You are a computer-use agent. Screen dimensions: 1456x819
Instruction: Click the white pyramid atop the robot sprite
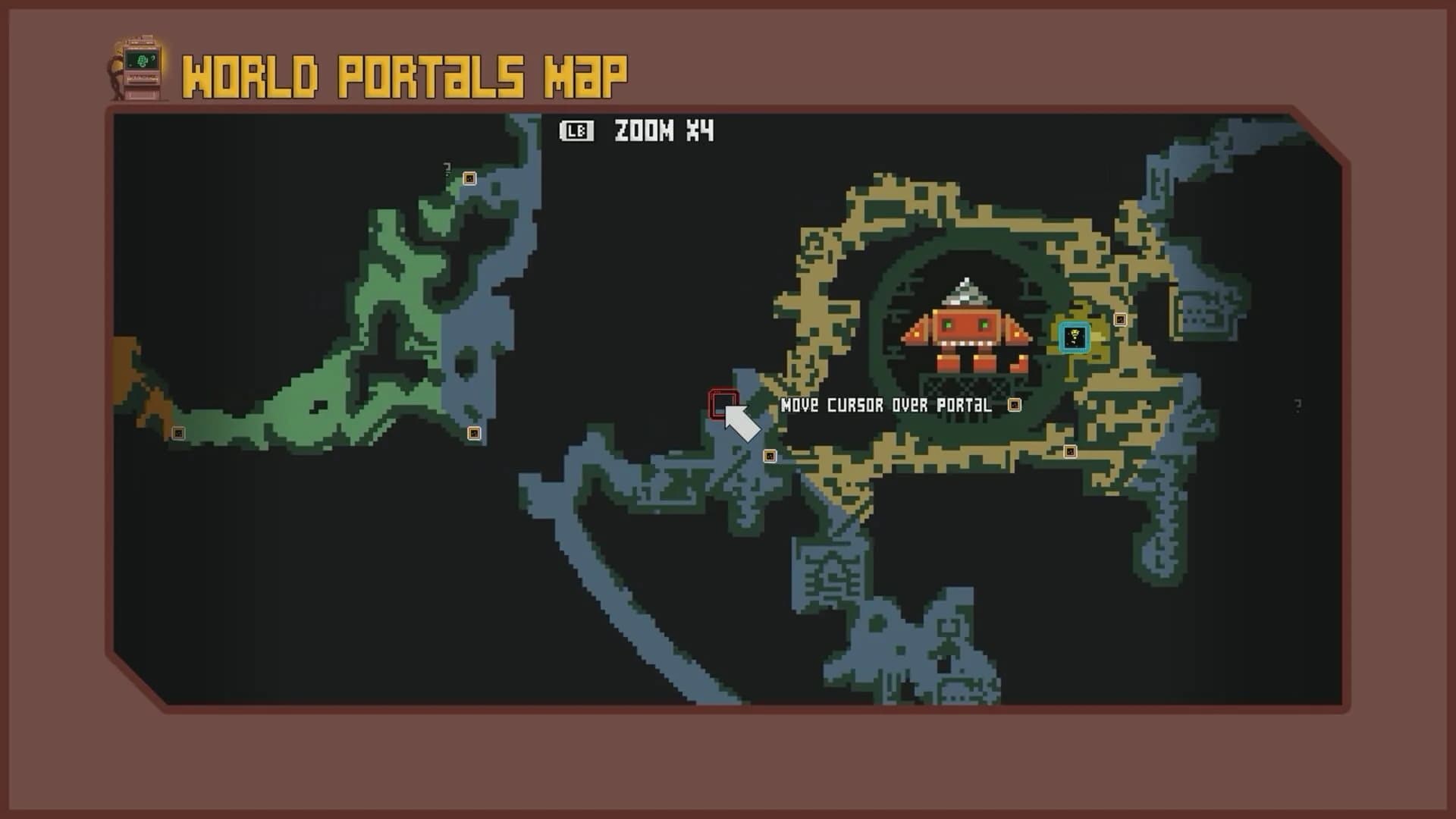(965, 290)
